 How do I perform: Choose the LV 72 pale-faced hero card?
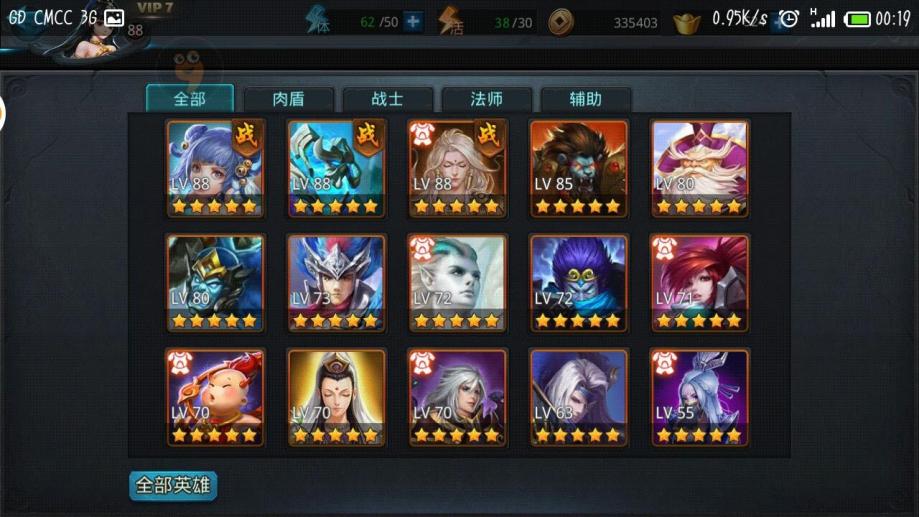pyautogui.click(x=458, y=283)
